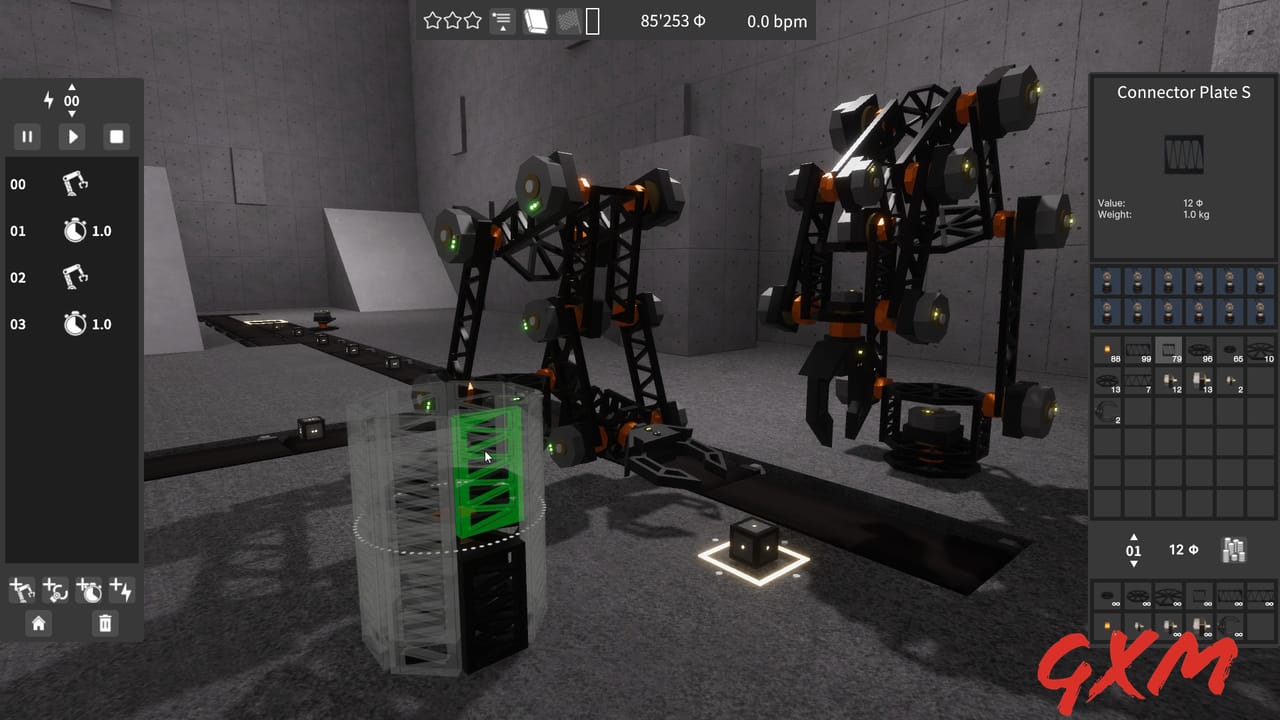The image size is (1280, 720).
Task: Click the coin stack sell icon
Action: [x=1234, y=550]
